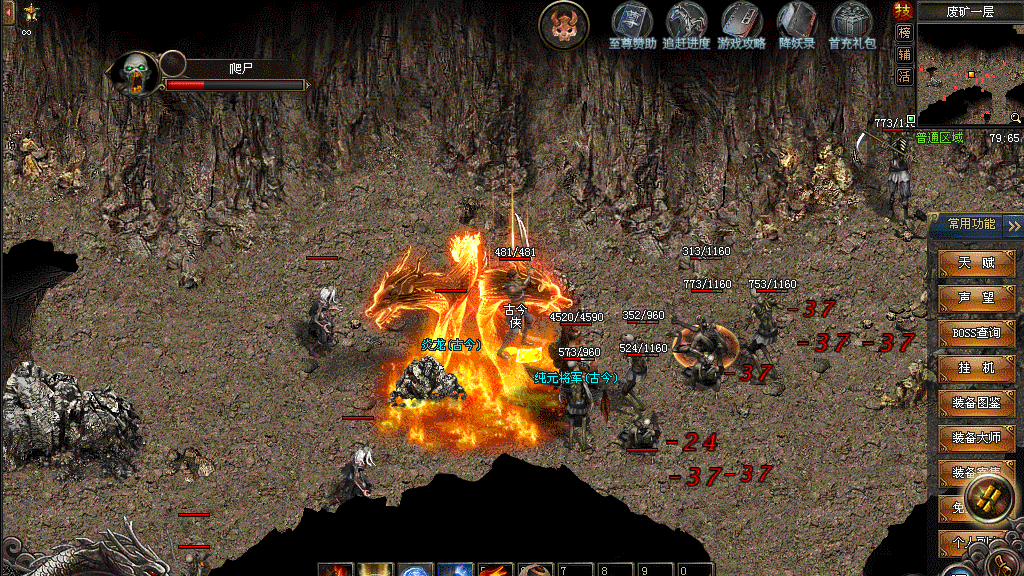The width and height of the screenshot is (1024, 576).
Task: Open the 游戏攻略 game guide book
Action: pos(741,22)
